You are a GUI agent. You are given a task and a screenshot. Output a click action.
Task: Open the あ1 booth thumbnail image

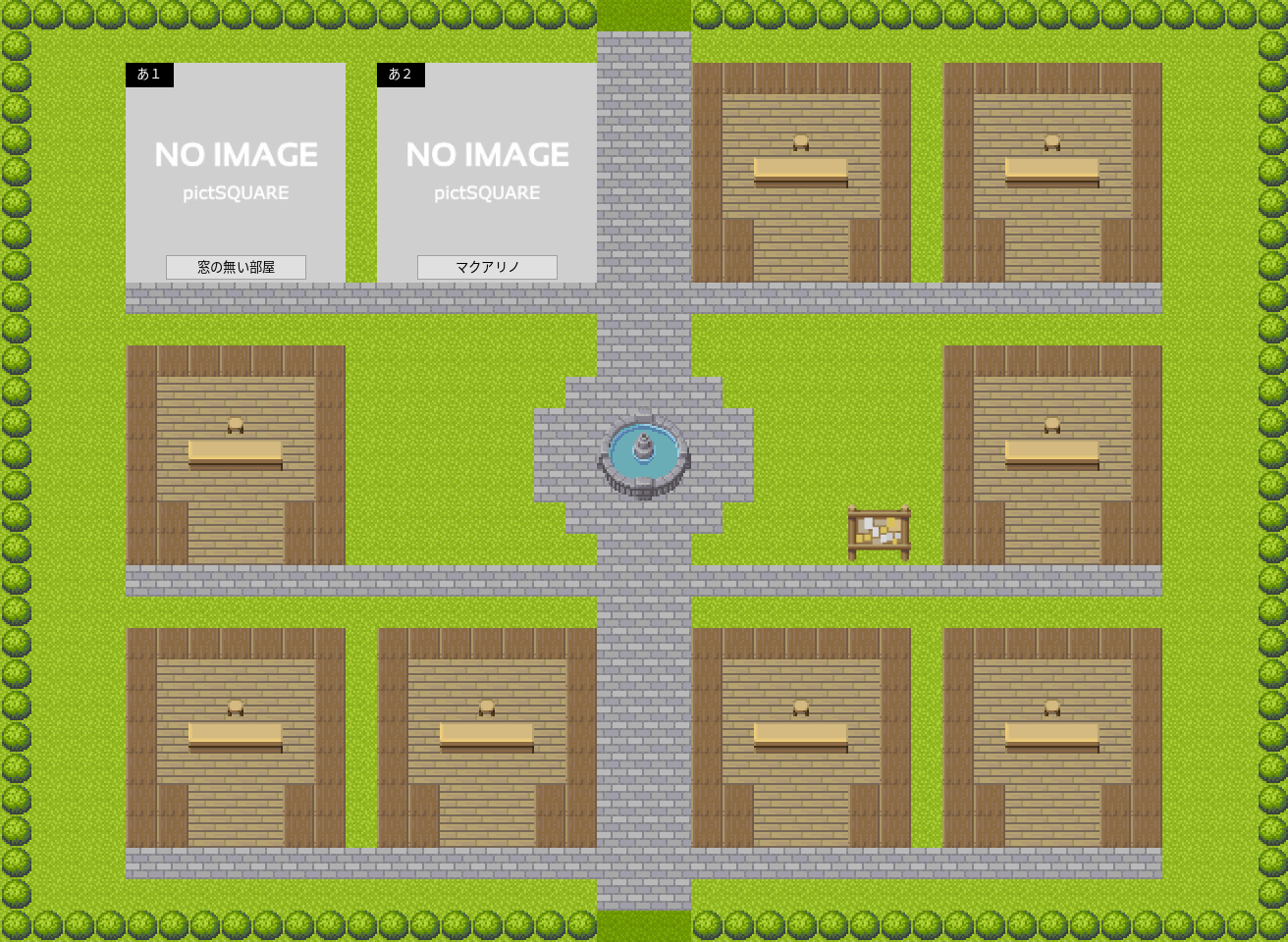point(236,162)
